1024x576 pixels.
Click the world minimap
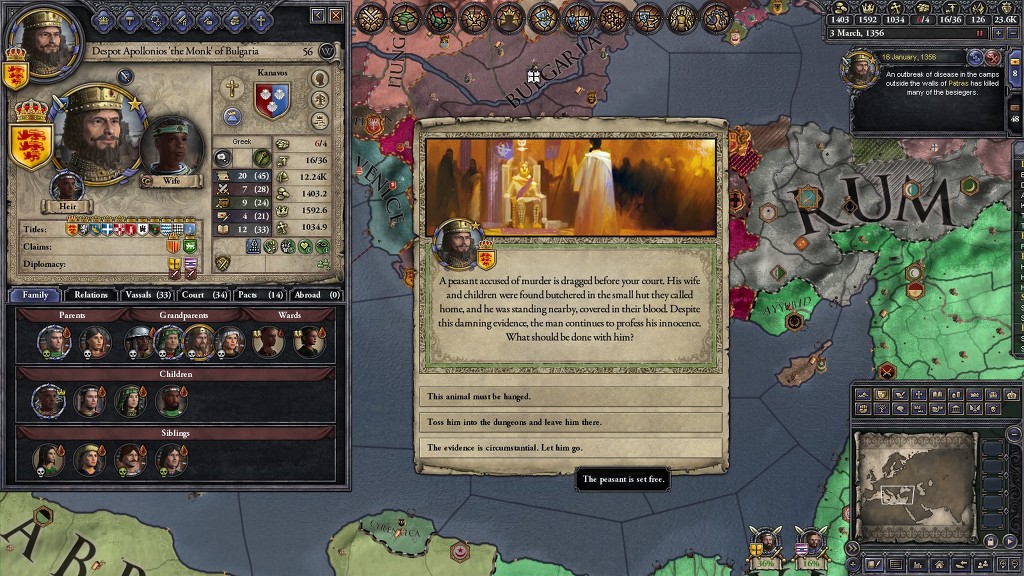[914, 485]
